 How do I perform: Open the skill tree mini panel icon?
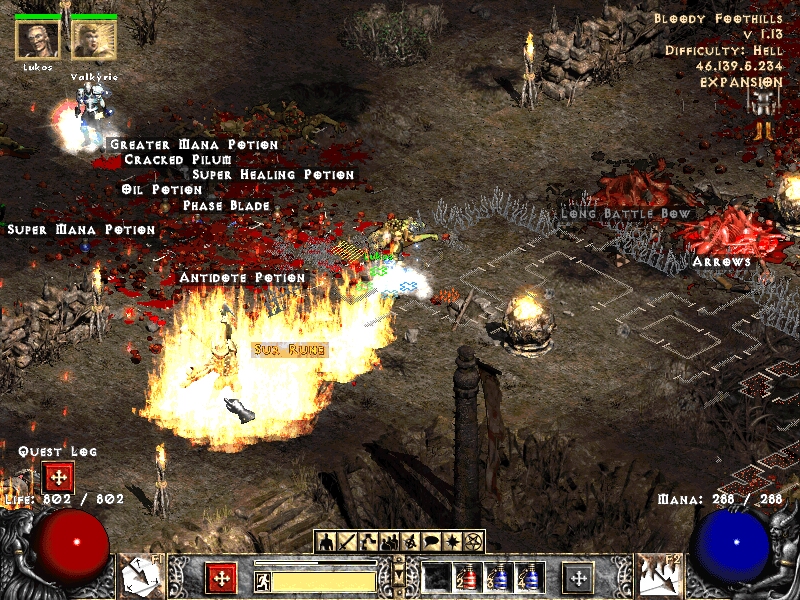368,542
